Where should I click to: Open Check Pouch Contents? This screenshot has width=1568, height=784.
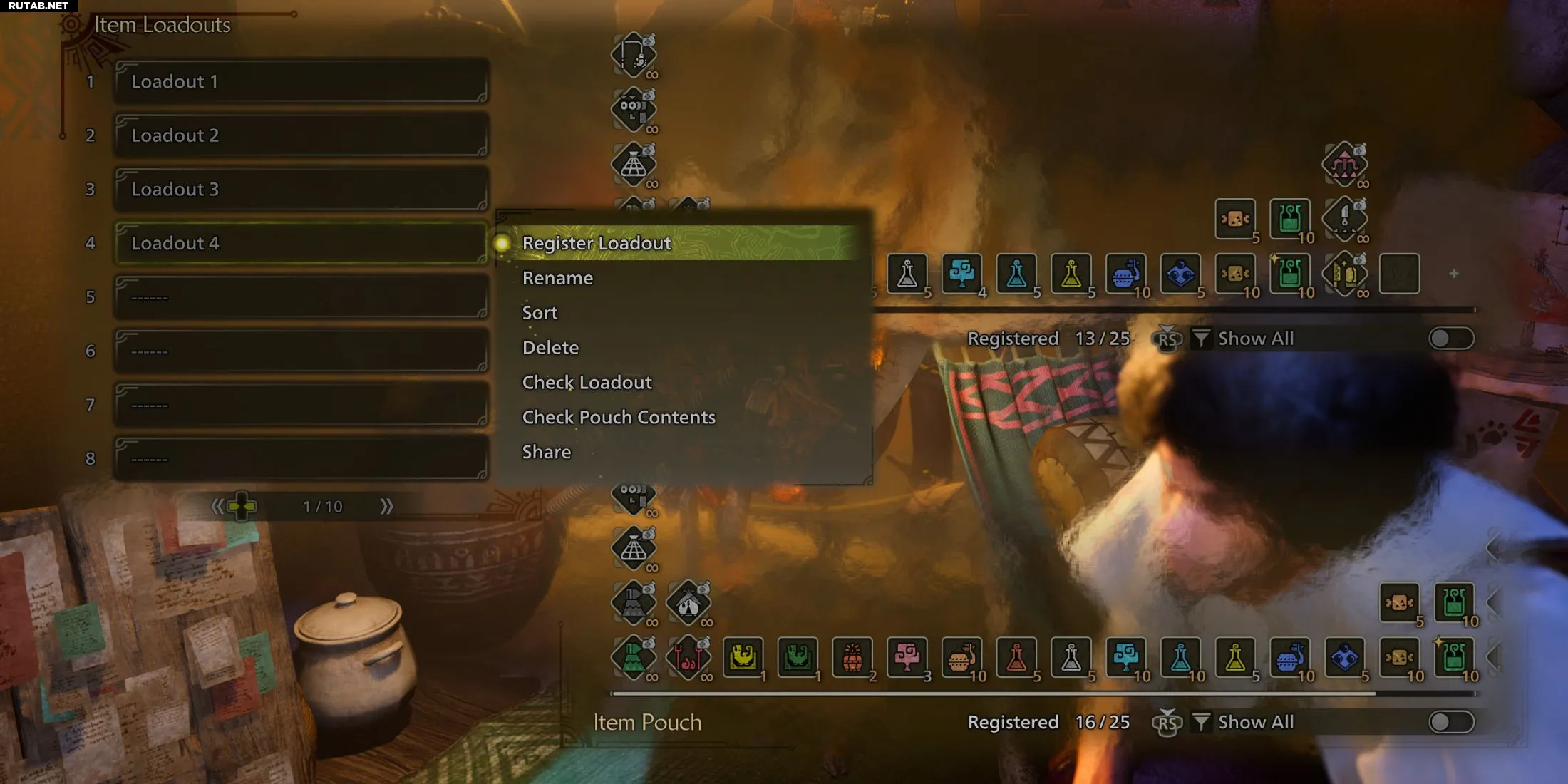(x=618, y=418)
